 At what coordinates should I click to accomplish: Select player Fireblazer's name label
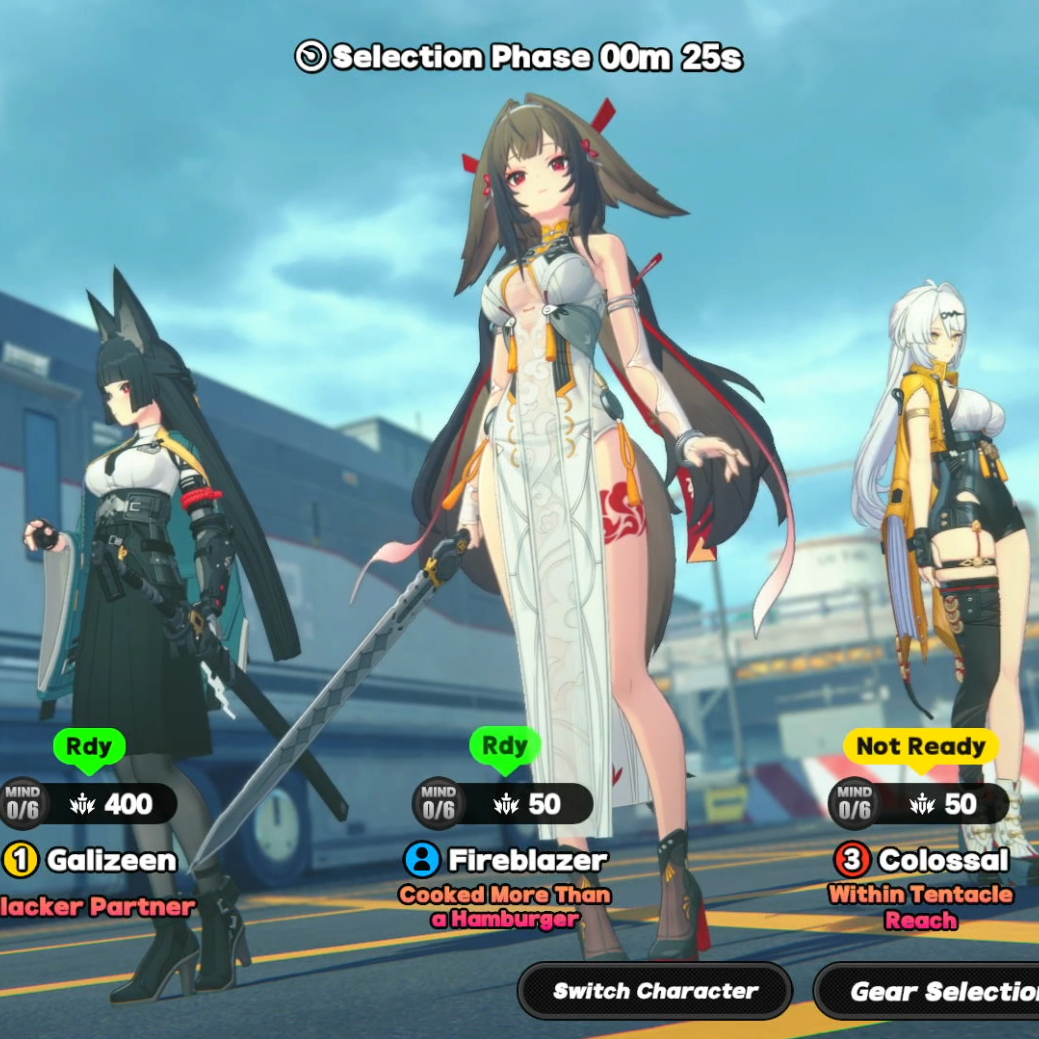click(527, 860)
